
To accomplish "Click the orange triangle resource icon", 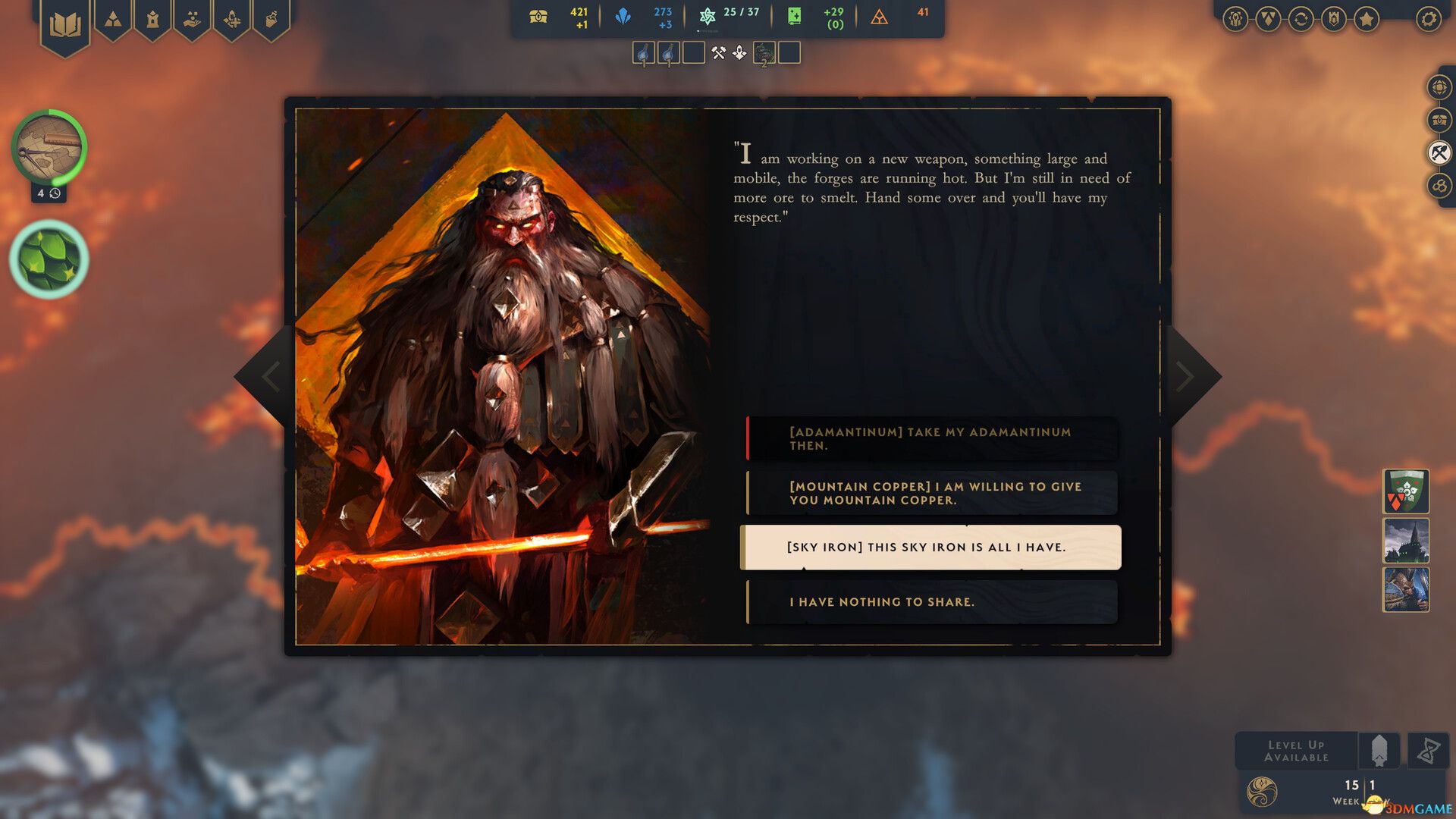I will tap(880, 17).
